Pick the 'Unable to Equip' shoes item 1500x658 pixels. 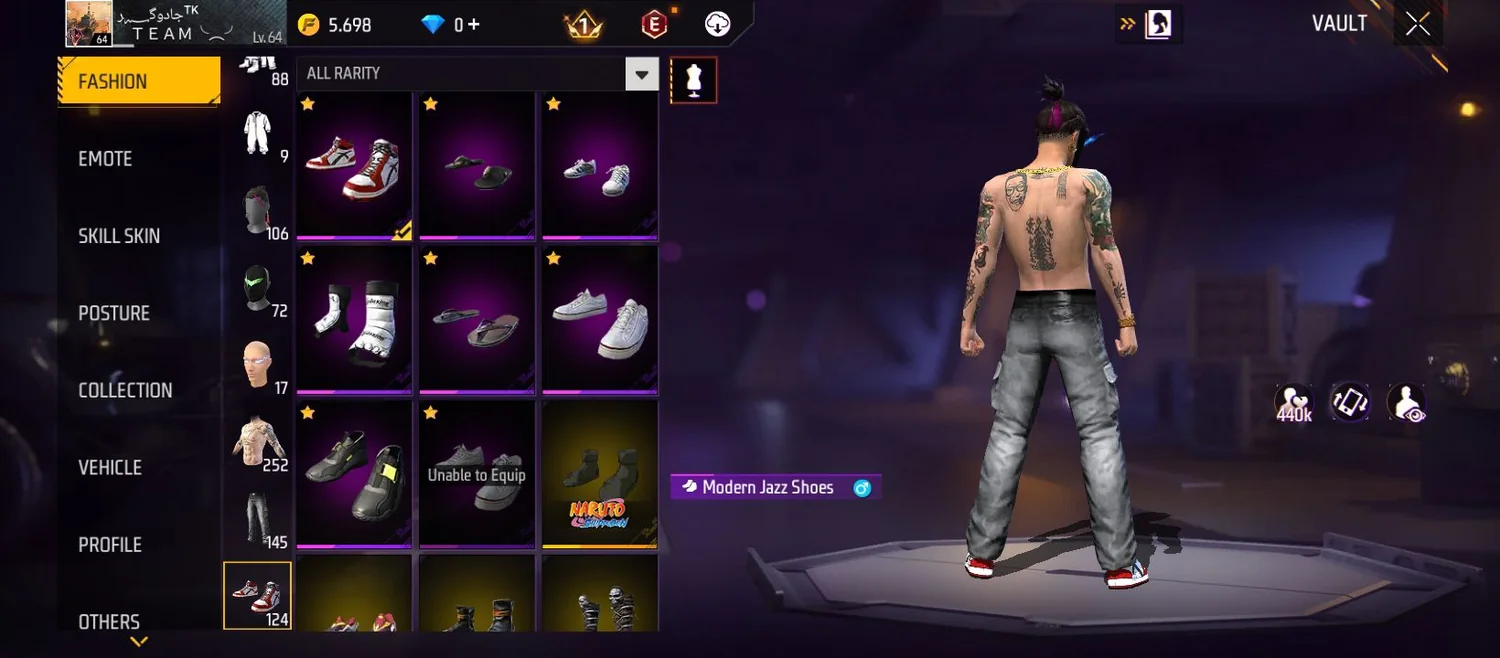tap(476, 474)
